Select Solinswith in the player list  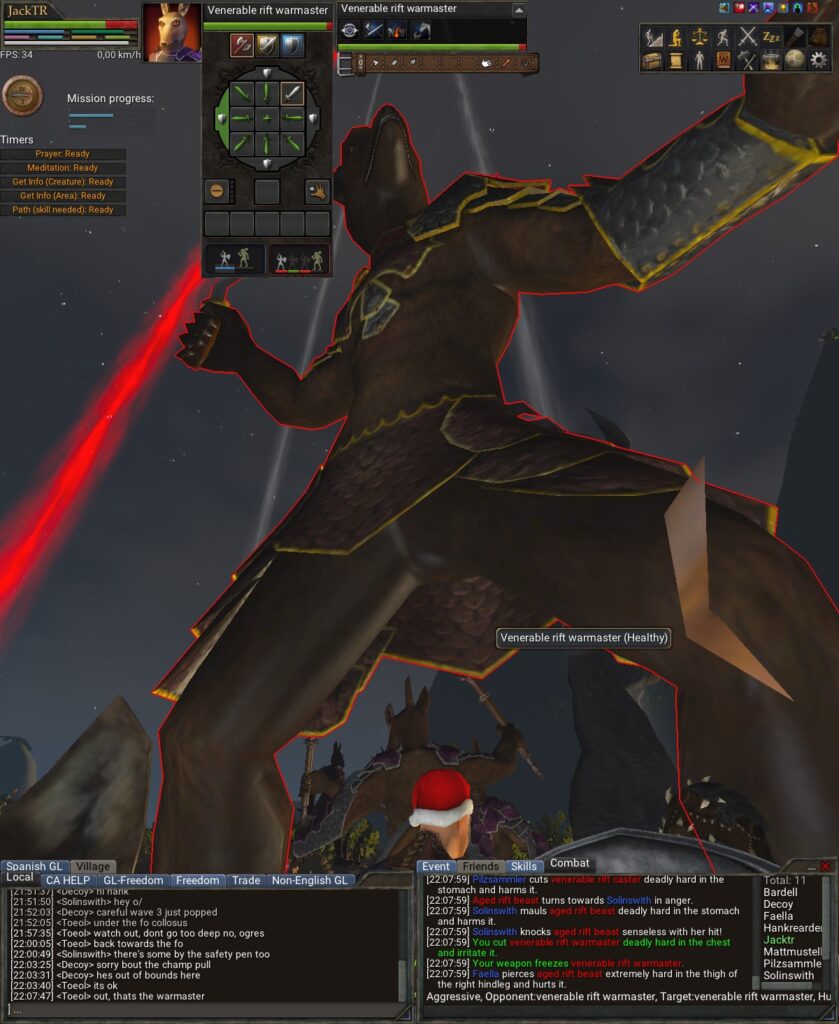[788, 975]
